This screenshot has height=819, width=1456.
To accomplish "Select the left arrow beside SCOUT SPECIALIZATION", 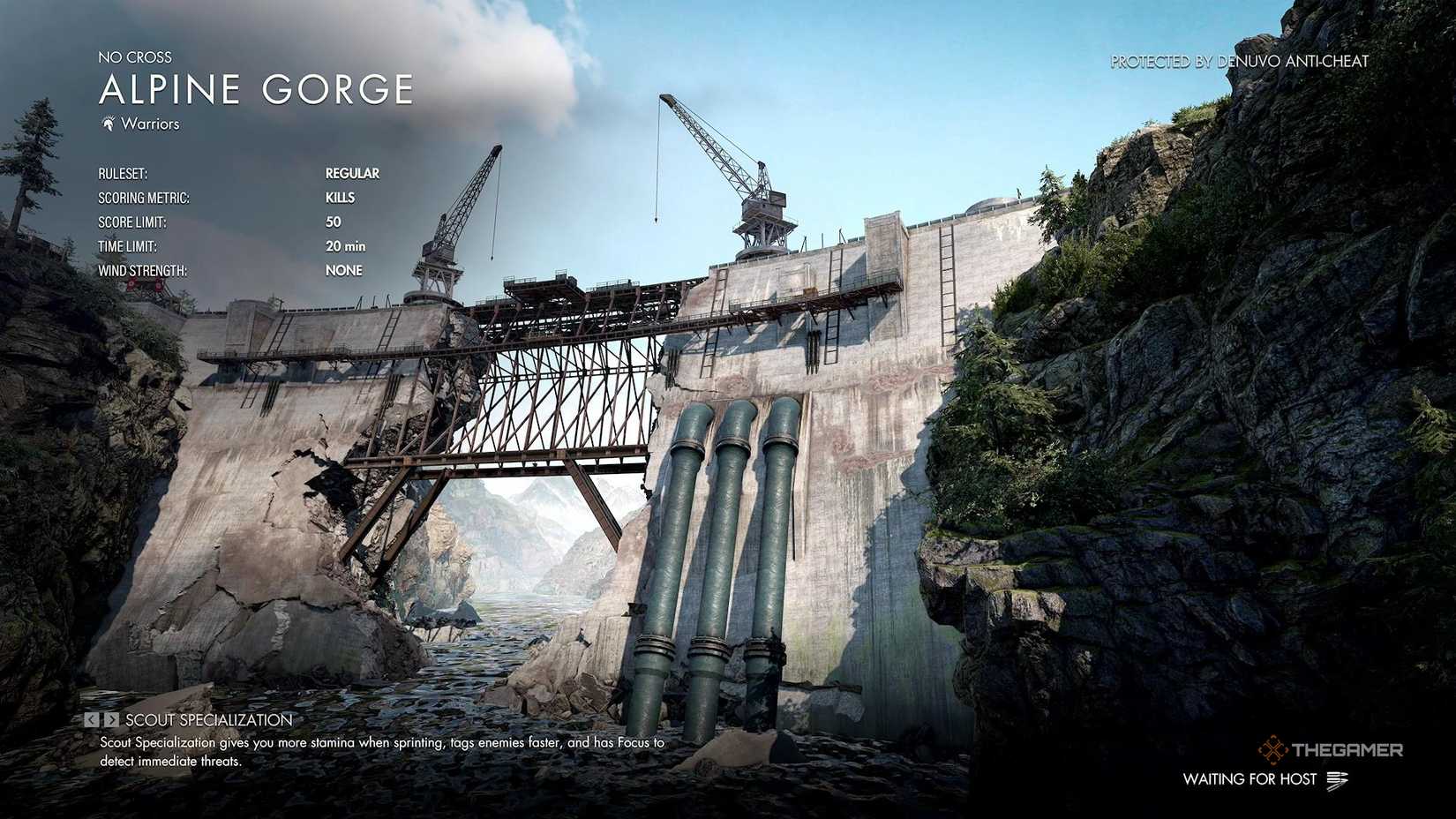I will pos(93,719).
